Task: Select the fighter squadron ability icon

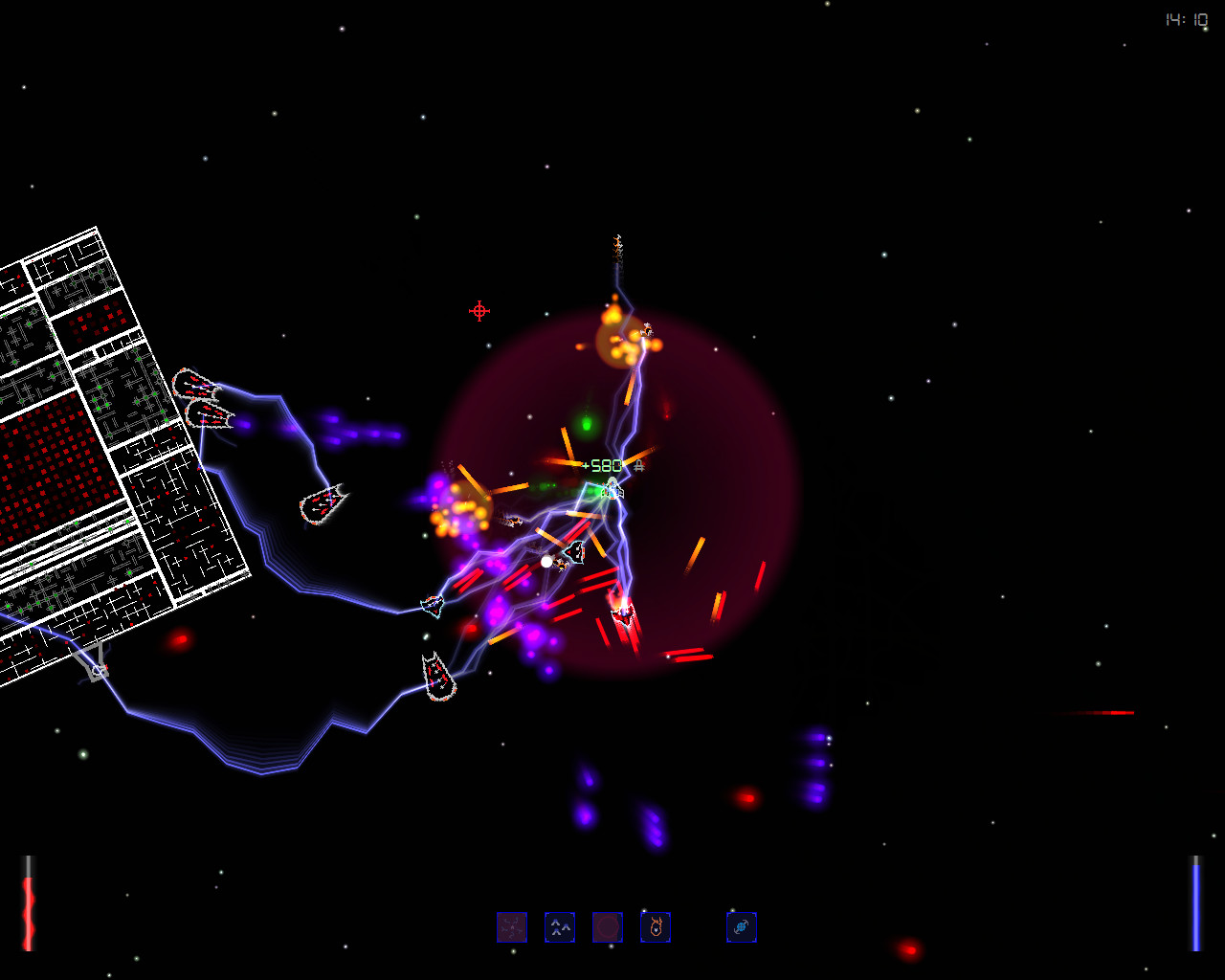Action: (560, 926)
